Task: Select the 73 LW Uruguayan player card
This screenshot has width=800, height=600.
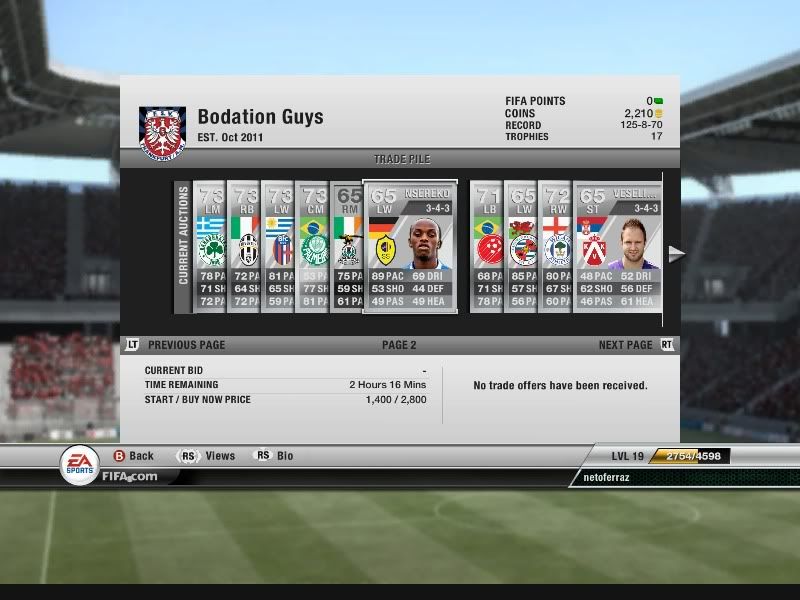Action: 278,247
